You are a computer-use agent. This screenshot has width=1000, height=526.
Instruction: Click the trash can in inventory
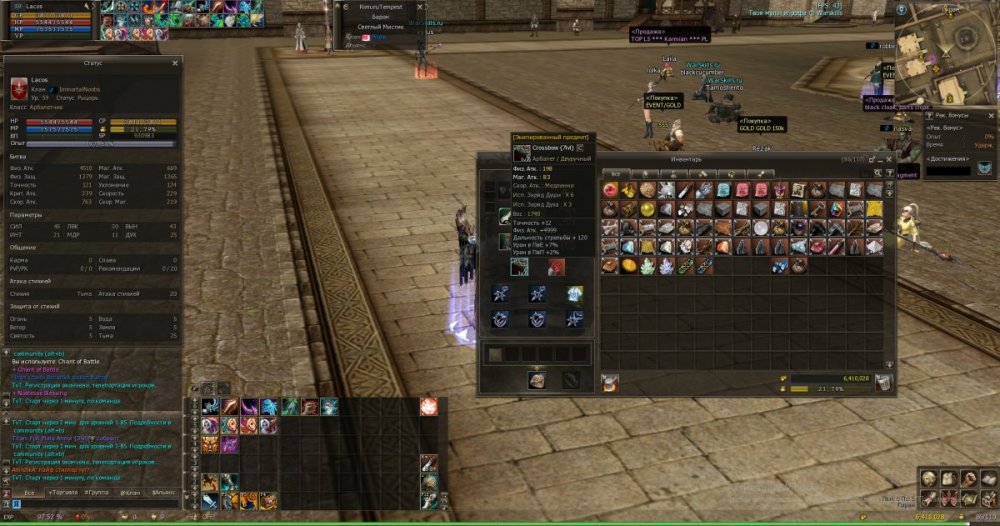(883, 382)
